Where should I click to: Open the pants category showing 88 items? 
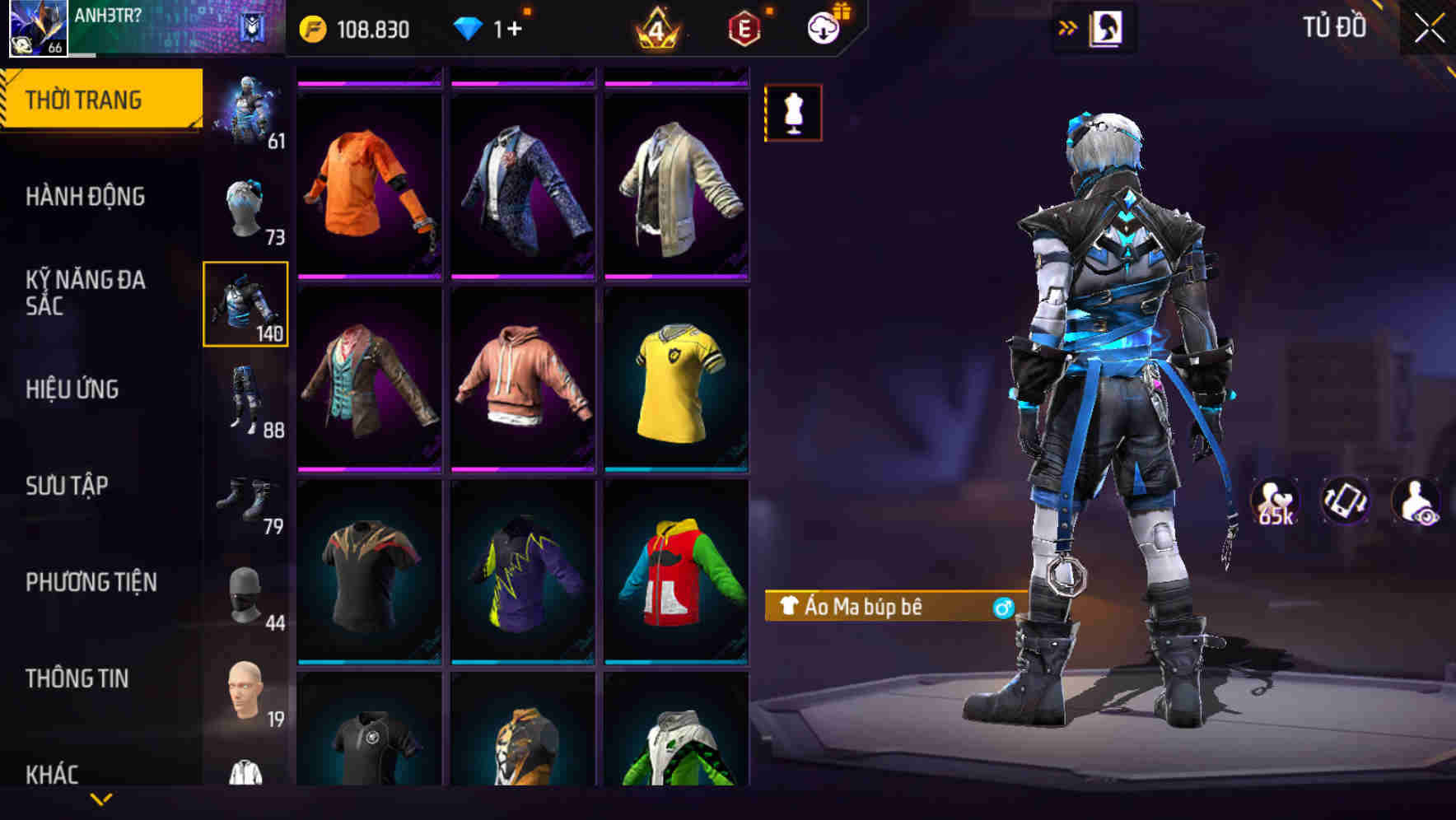click(x=245, y=402)
